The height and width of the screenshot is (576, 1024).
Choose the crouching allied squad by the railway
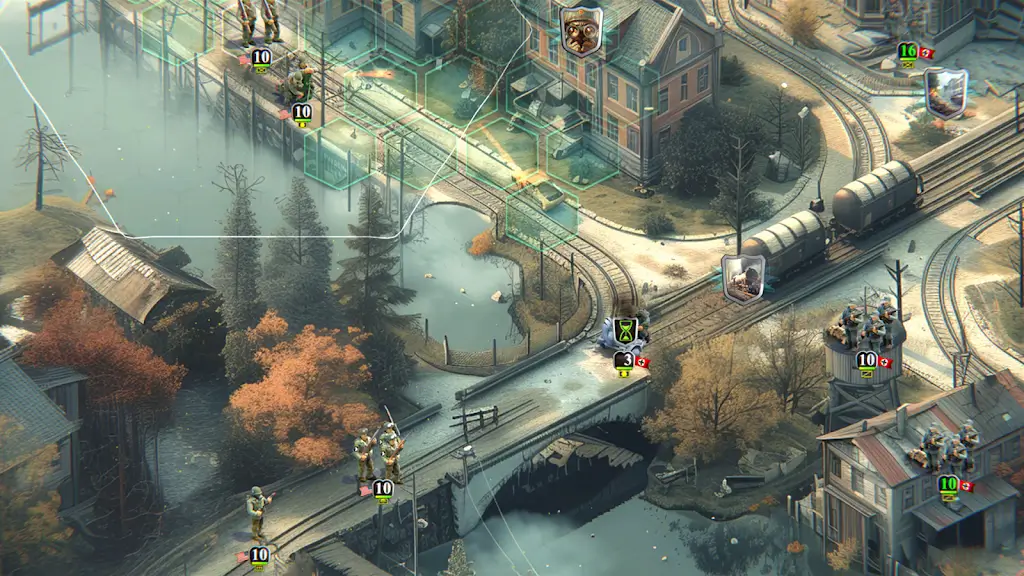pos(297,81)
